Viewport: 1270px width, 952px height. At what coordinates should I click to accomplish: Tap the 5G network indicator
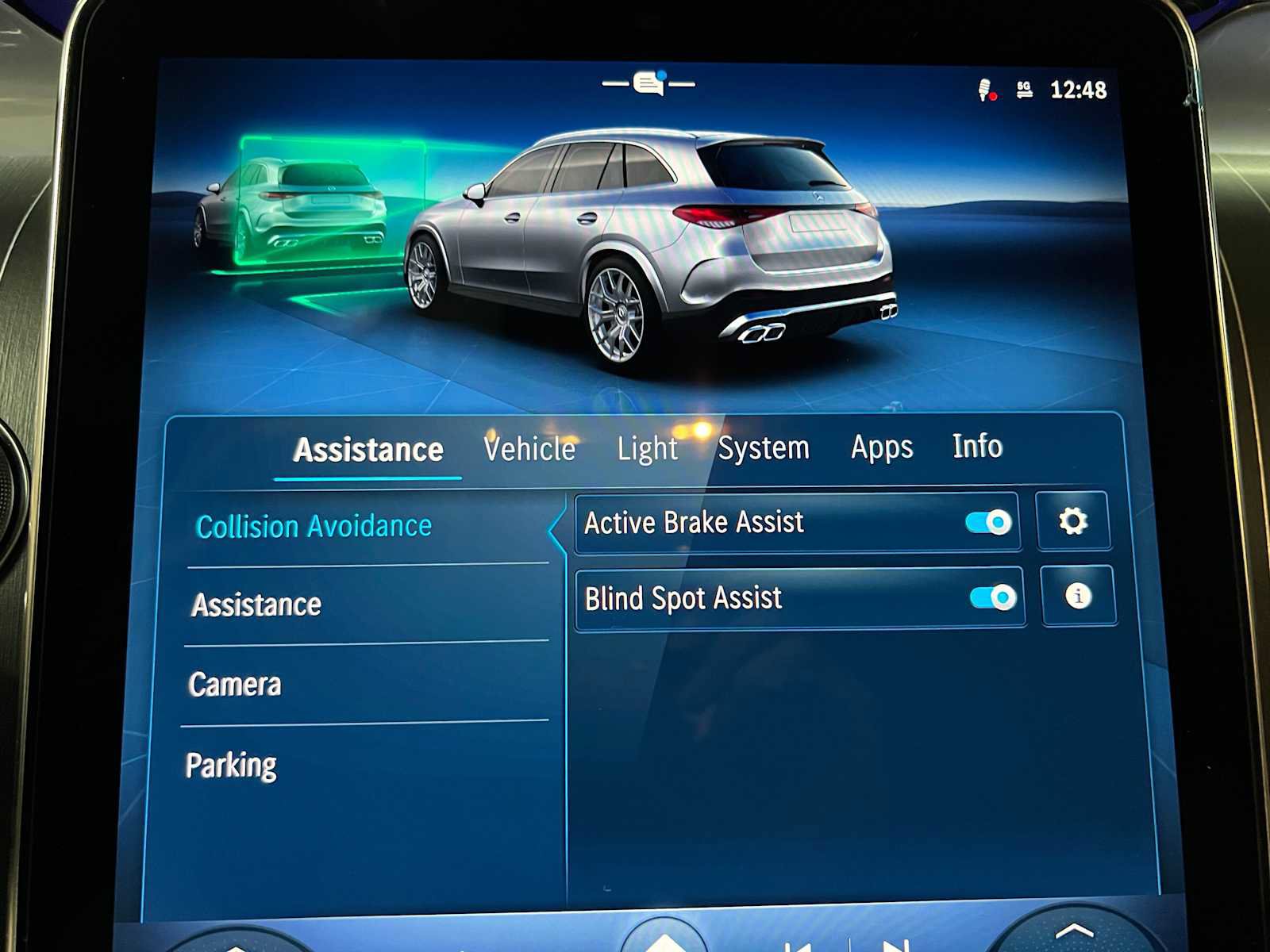point(1022,88)
